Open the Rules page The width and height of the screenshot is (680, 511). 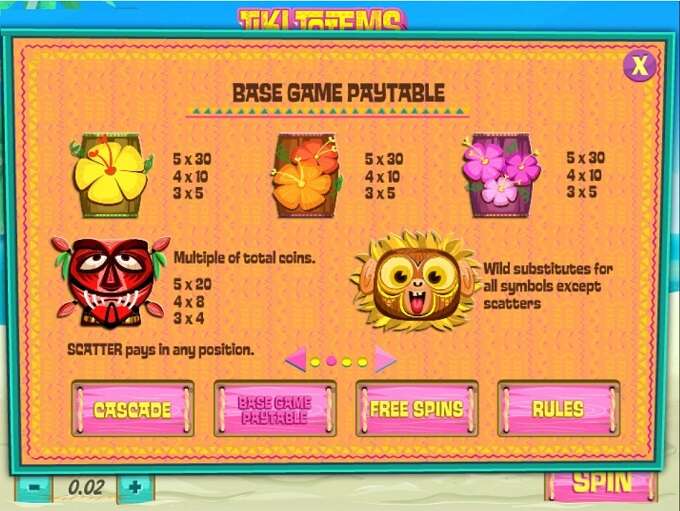tap(558, 408)
